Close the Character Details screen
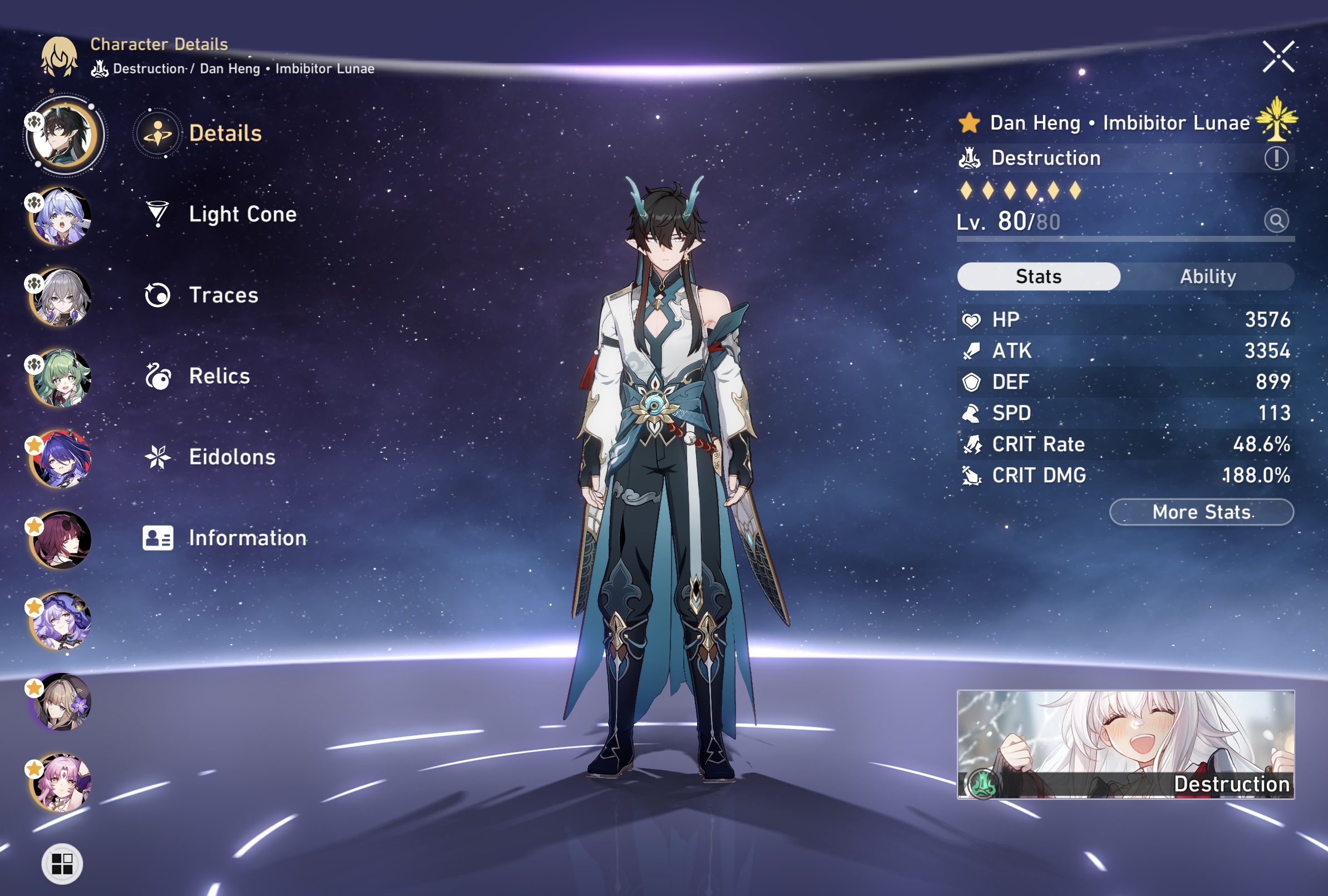This screenshot has height=896, width=1328. pyautogui.click(x=1278, y=57)
